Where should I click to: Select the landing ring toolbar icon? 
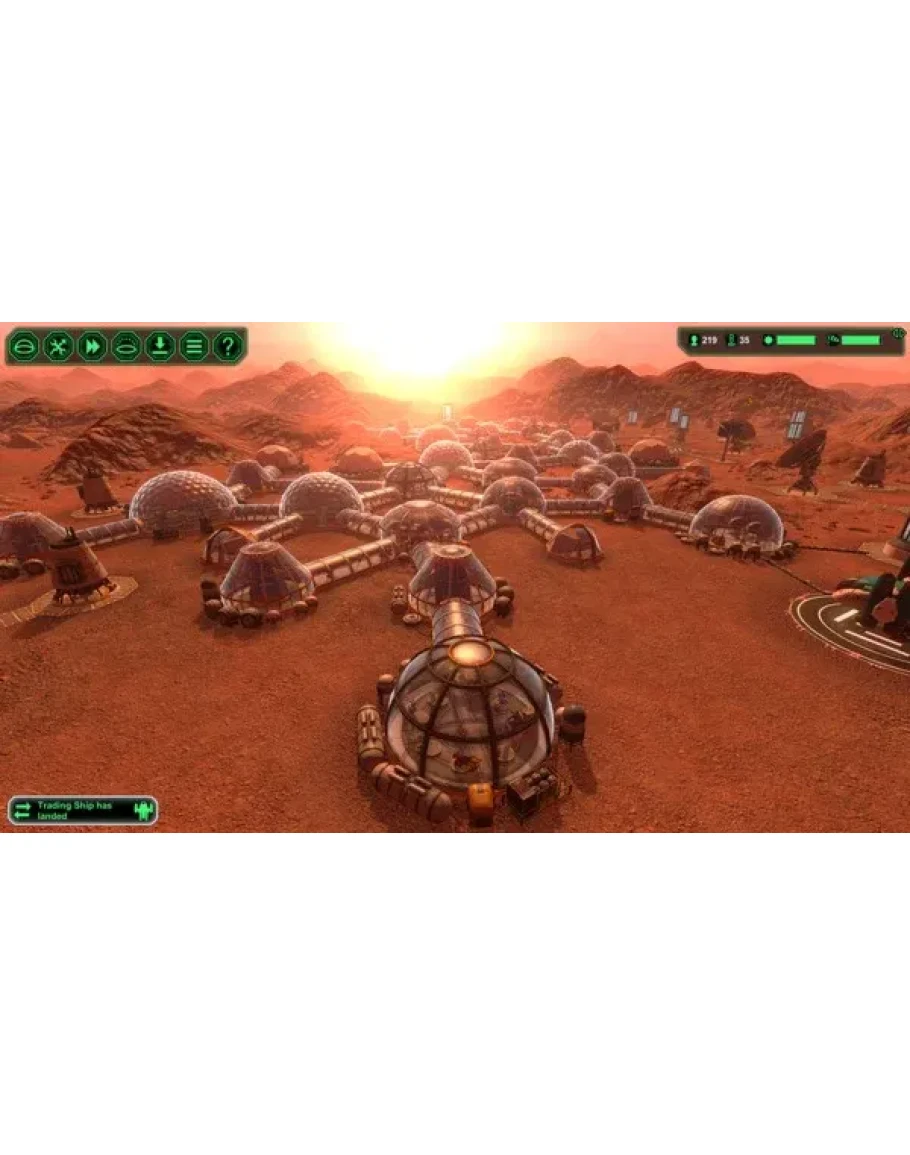[x=126, y=347]
